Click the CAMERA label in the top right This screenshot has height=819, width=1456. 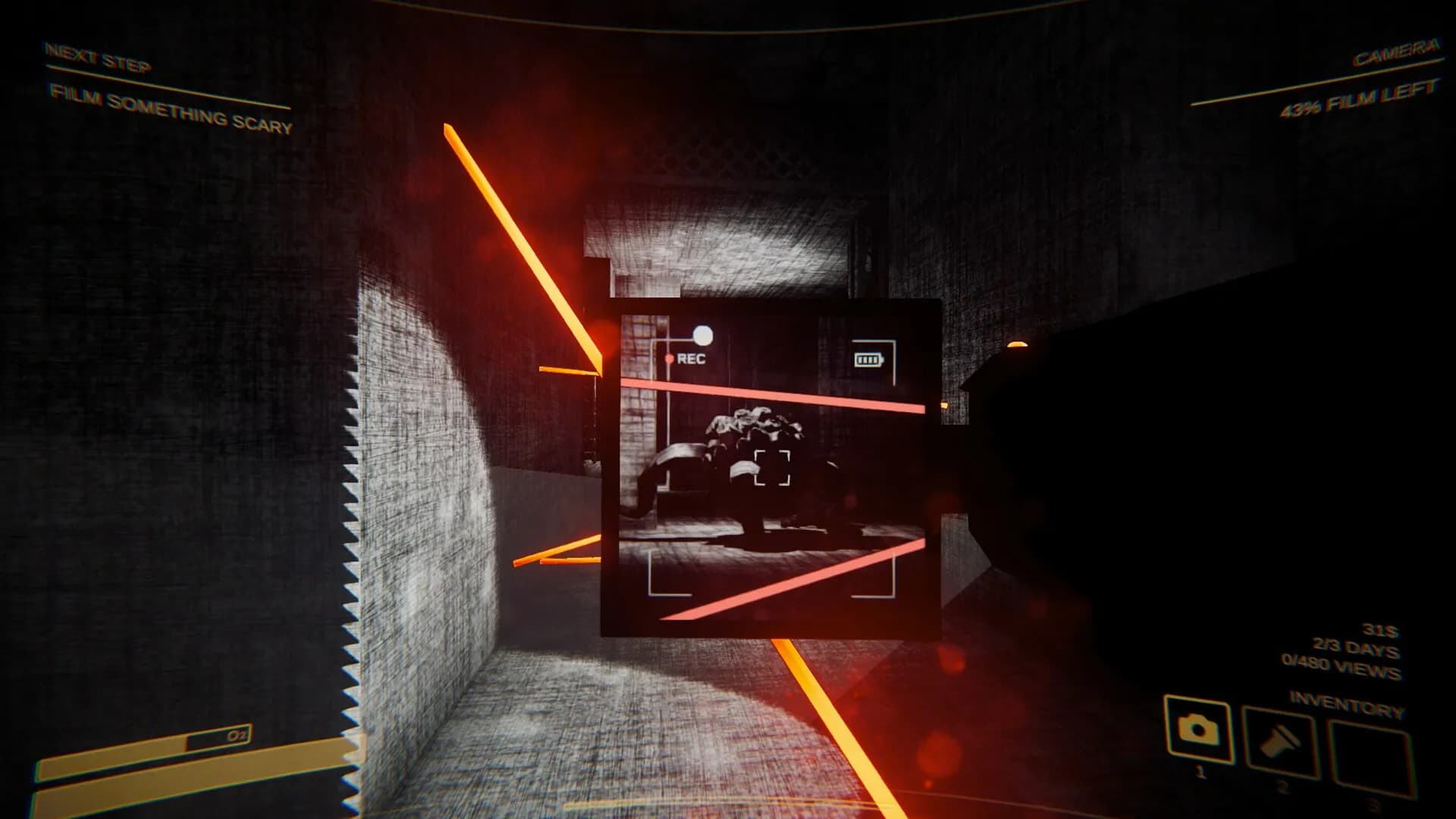click(x=1396, y=52)
